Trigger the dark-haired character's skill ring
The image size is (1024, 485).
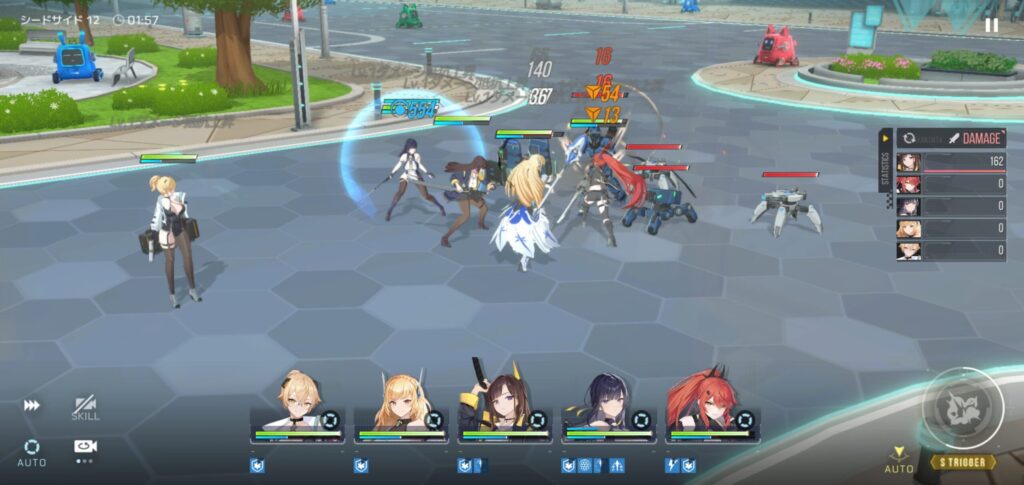click(641, 420)
